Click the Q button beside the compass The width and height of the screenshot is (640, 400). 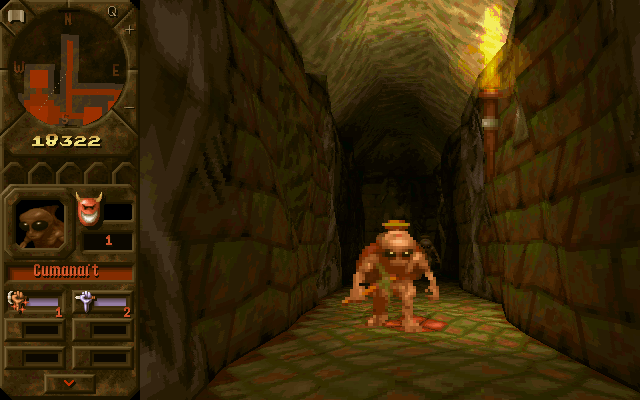click(x=112, y=12)
